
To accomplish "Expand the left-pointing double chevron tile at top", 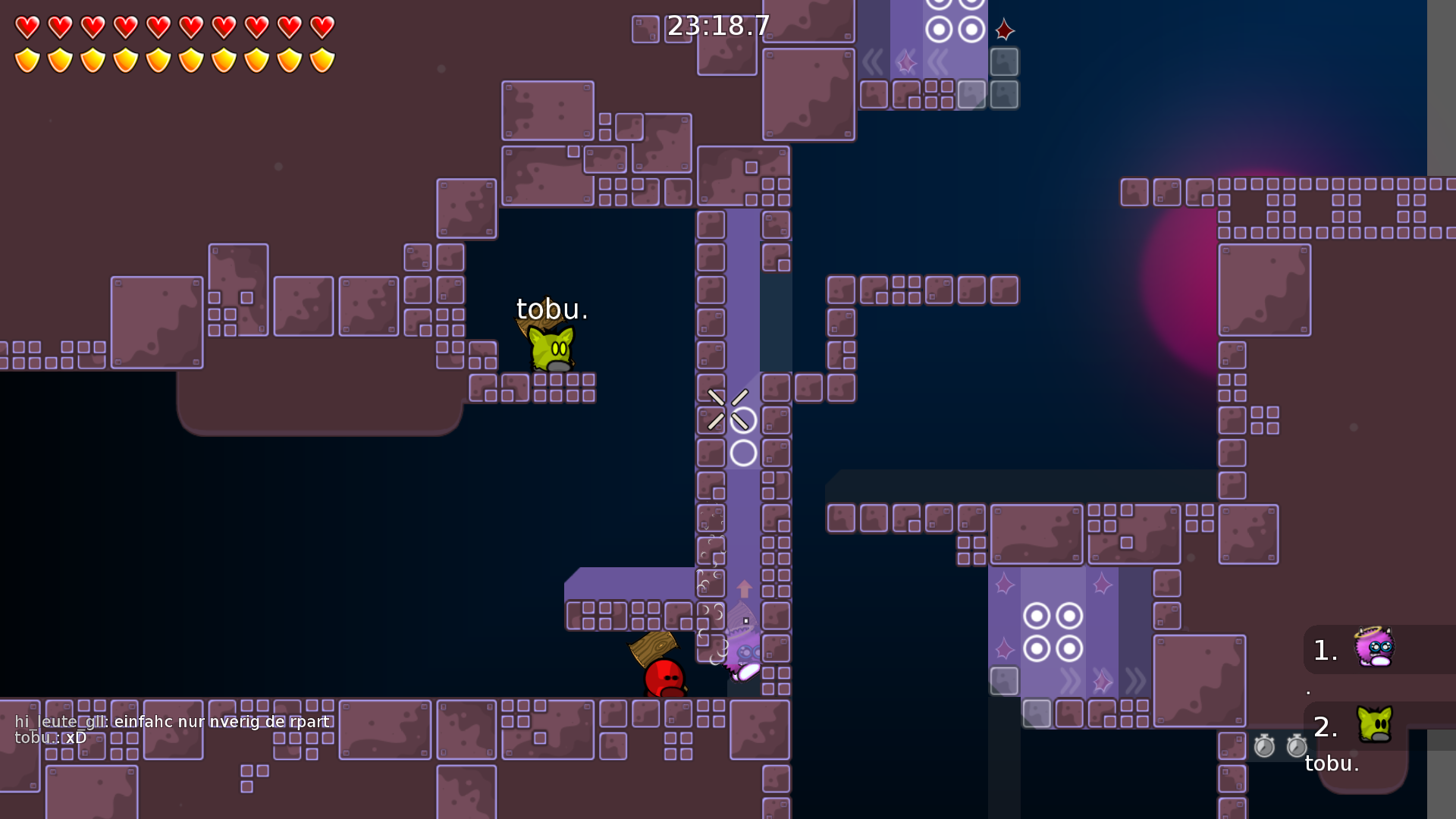I will (872, 63).
